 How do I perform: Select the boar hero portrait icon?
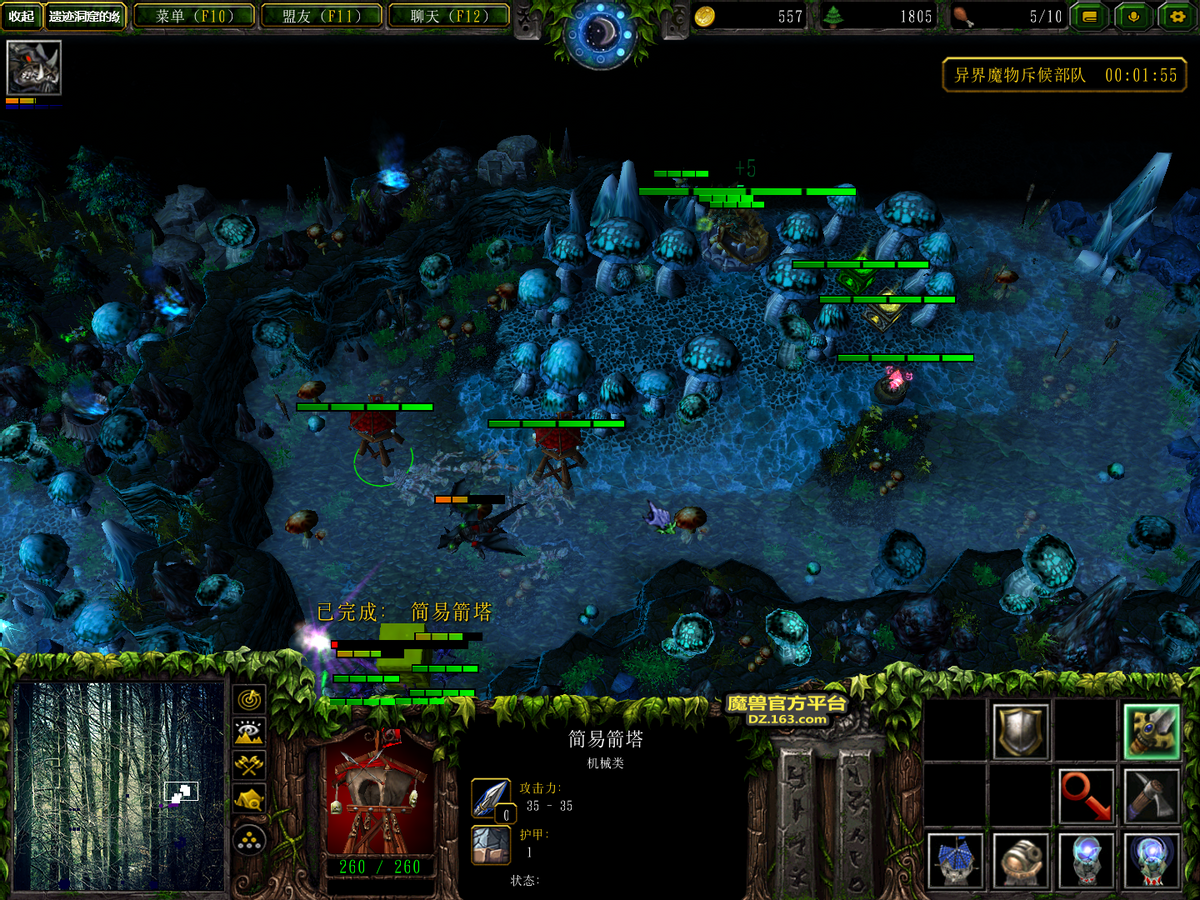tap(34, 68)
